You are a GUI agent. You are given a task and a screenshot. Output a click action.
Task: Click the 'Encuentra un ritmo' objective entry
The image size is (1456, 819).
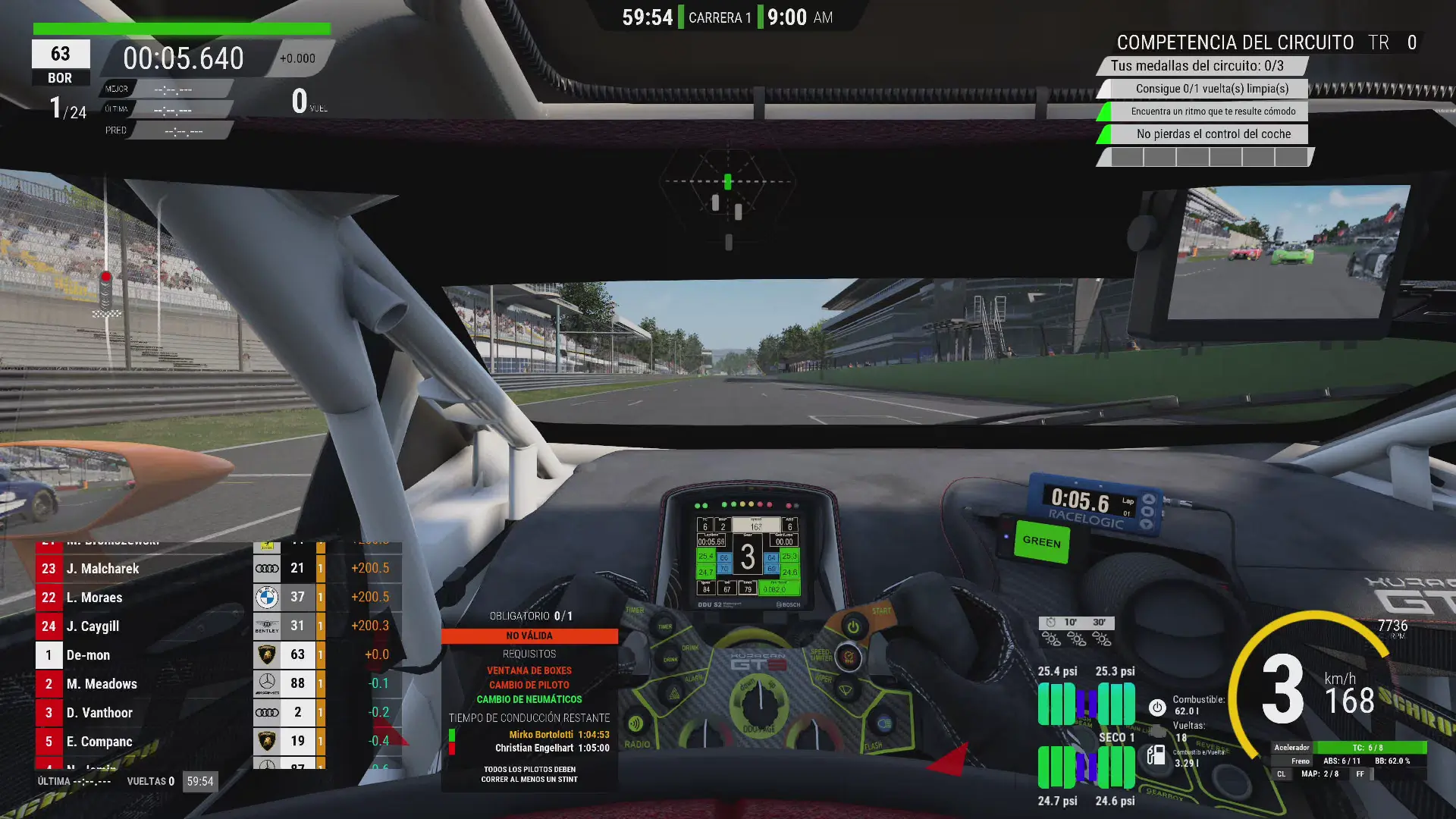pyautogui.click(x=1213, y=111)
